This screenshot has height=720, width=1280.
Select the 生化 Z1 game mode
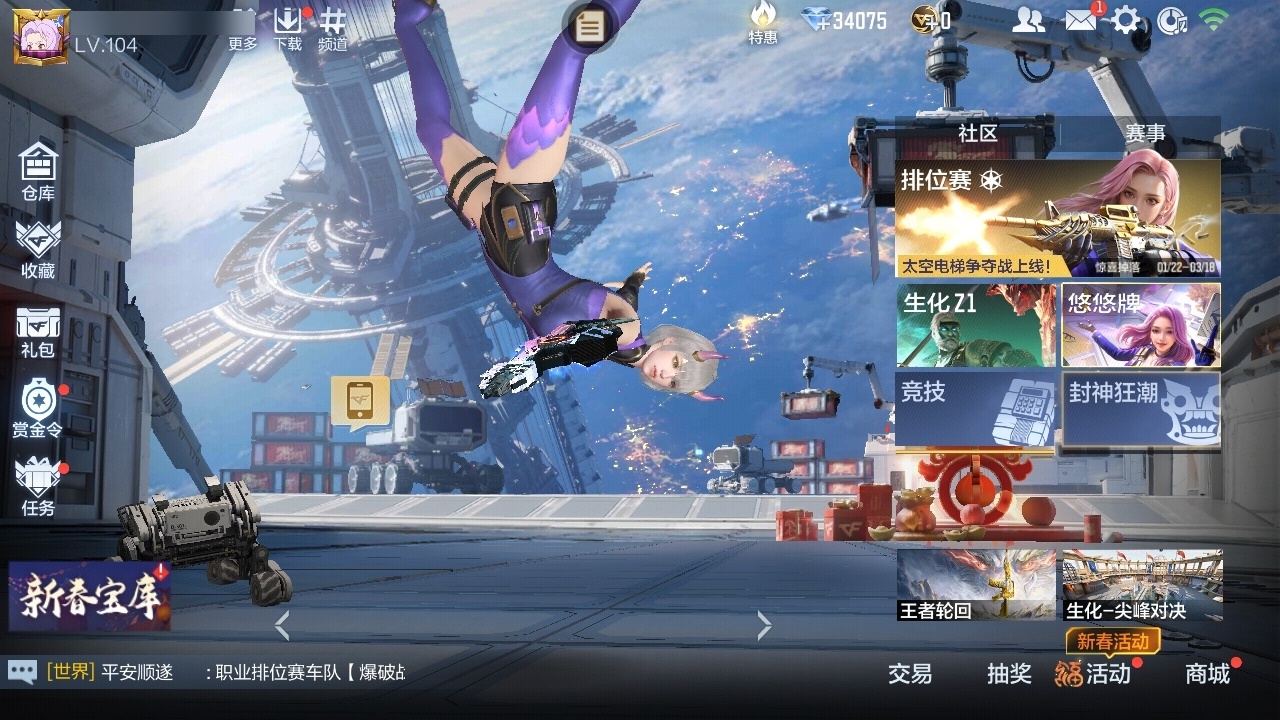click(976, 325)
